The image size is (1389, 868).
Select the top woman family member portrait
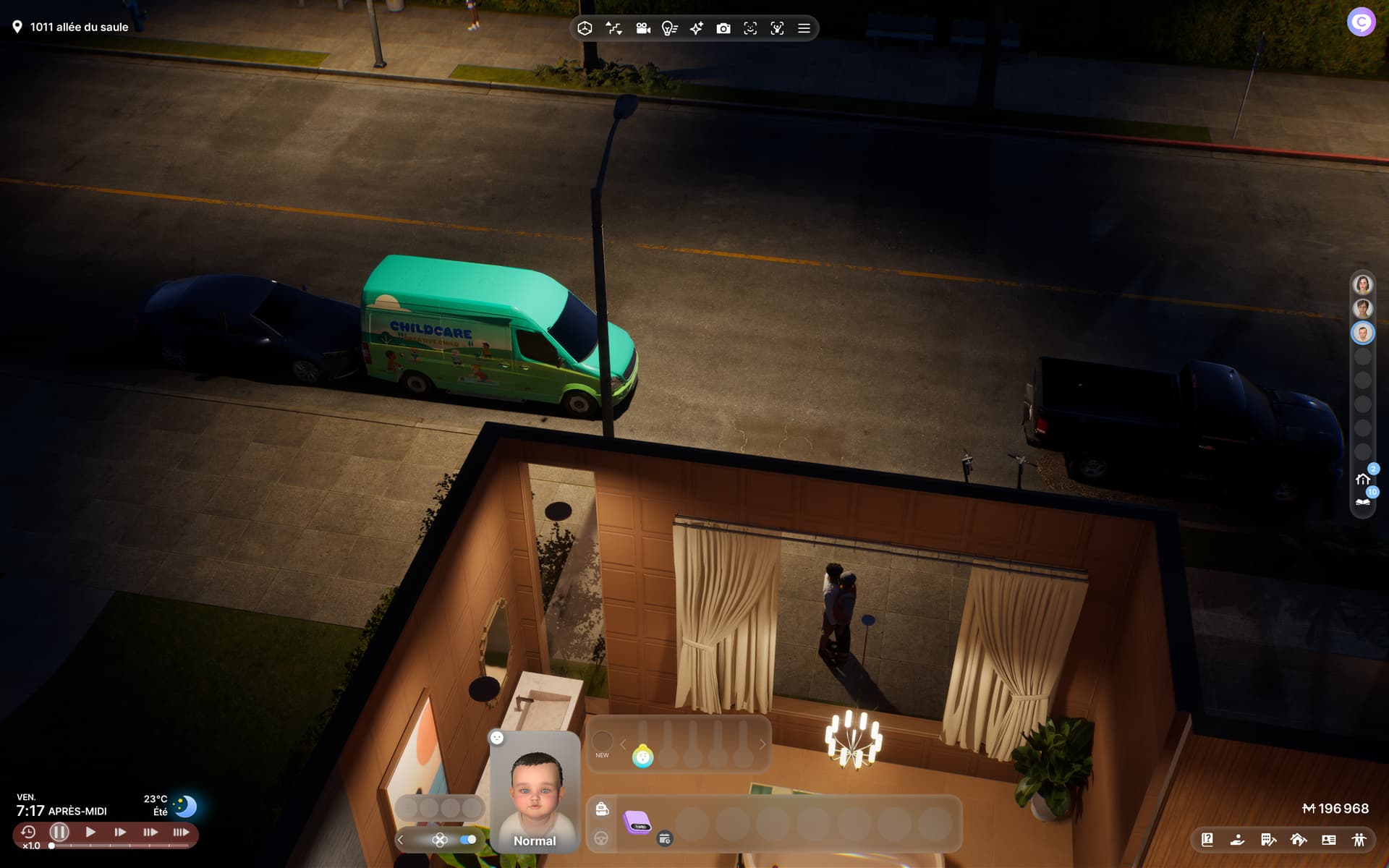tap(1362, 284)
